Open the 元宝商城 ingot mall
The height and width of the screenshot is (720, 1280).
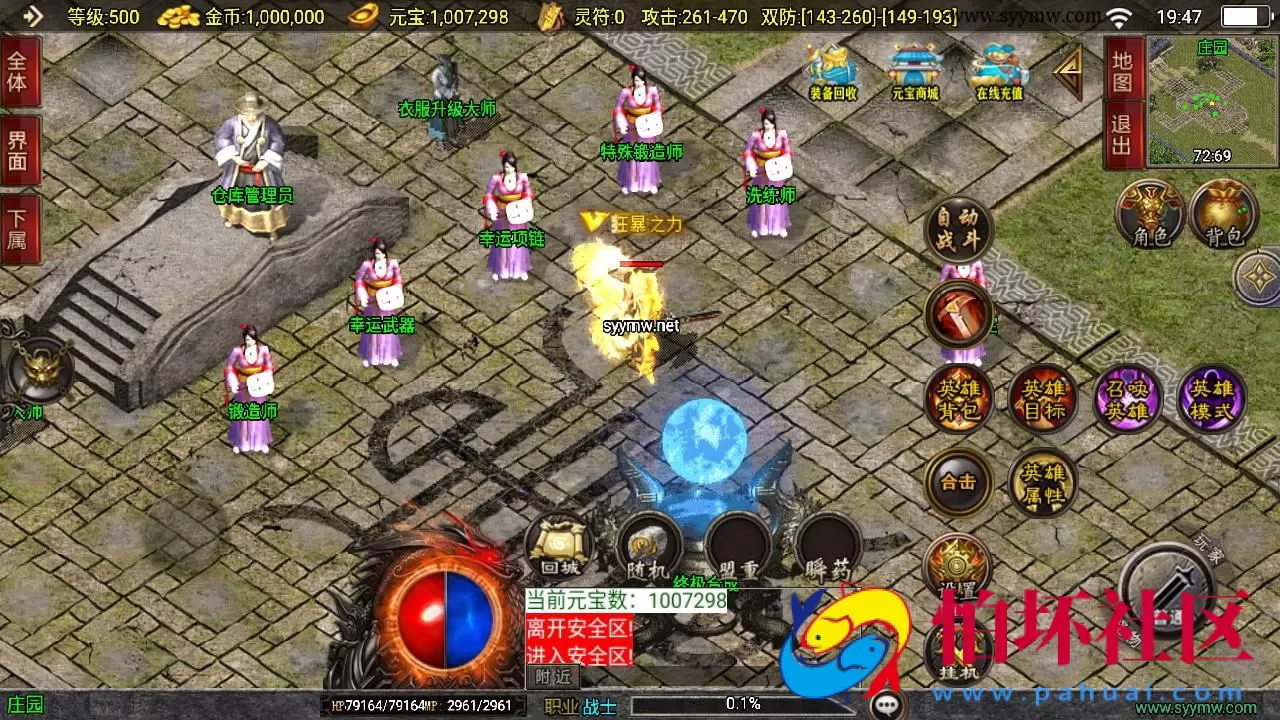[913, 70]
